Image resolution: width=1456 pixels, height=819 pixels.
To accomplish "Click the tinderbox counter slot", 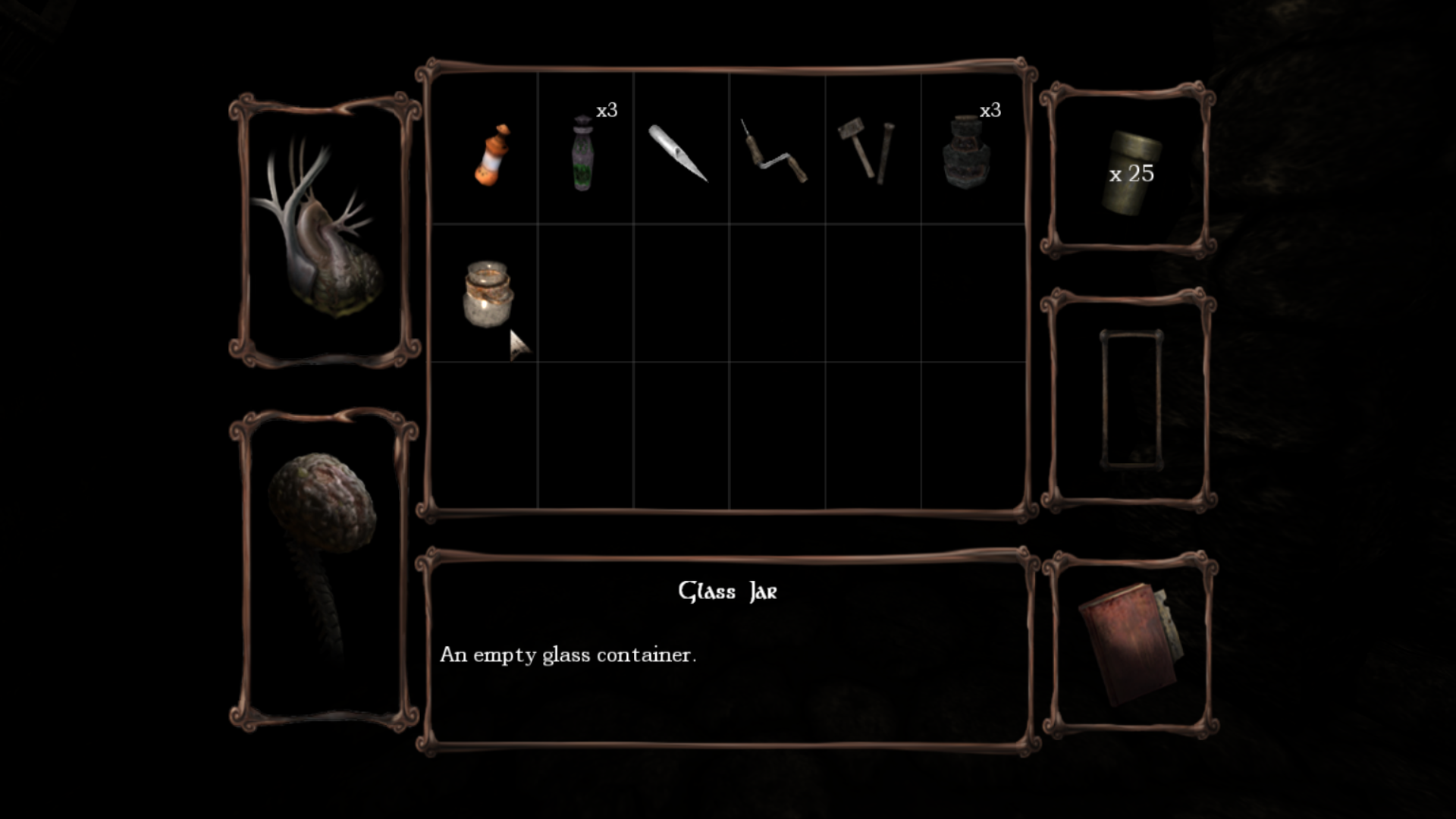I will click(x=1130, y=173).
